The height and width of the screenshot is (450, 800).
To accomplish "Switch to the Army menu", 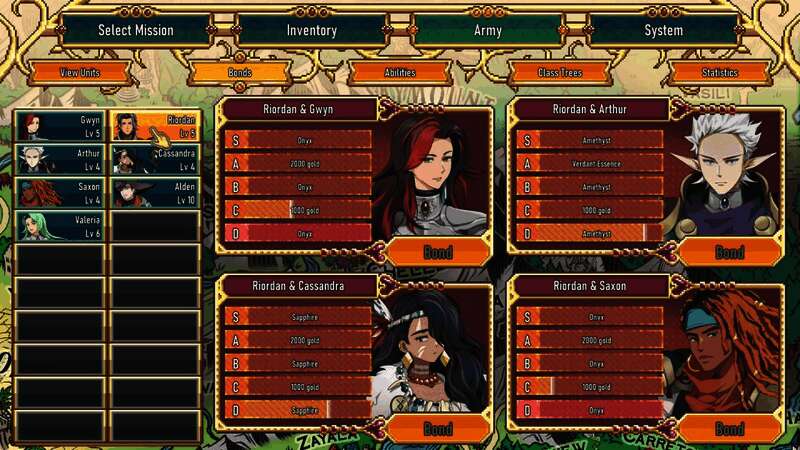I will [x=487, y=30].
